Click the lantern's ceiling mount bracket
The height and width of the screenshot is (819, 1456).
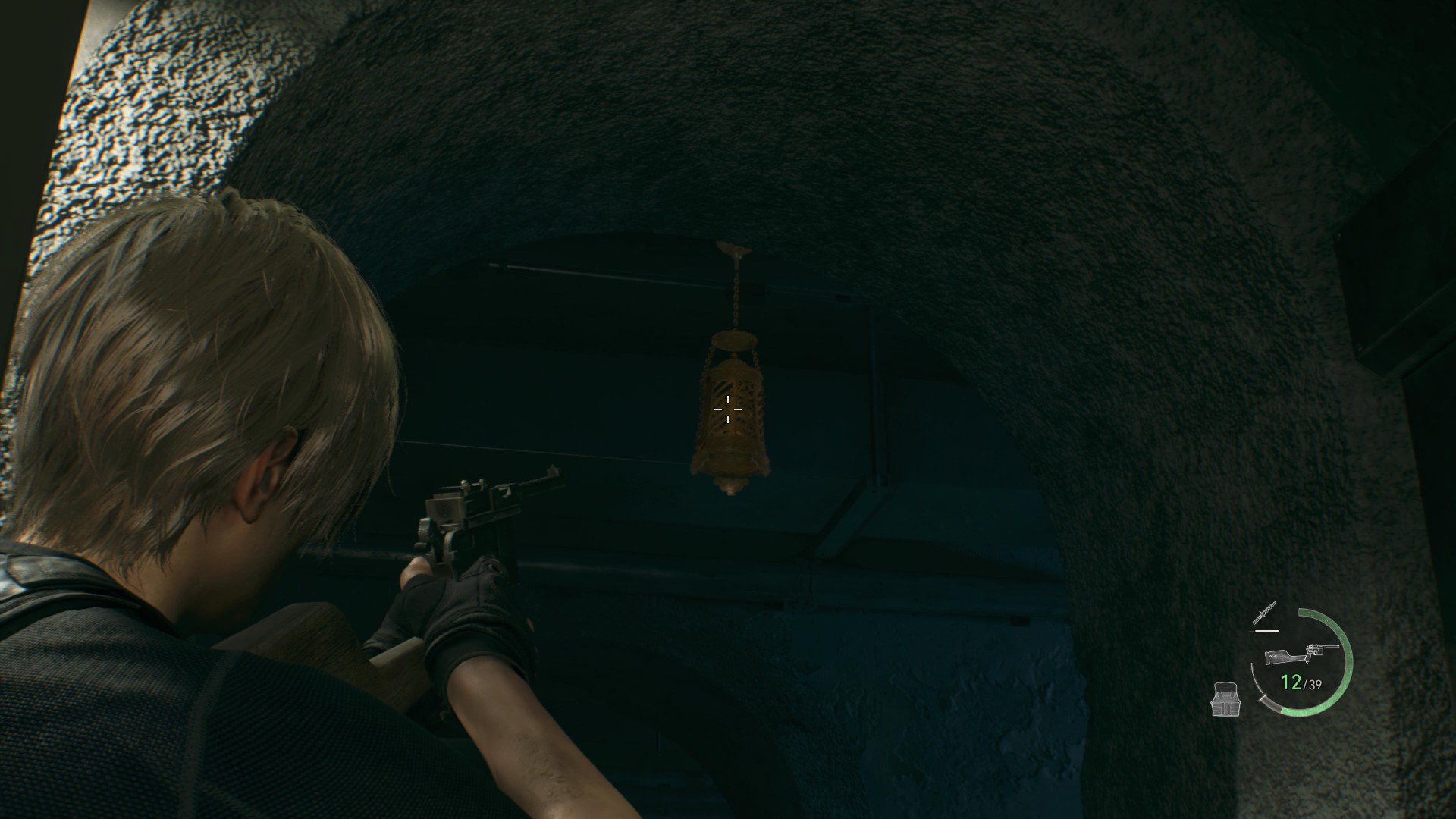(733, 250)
